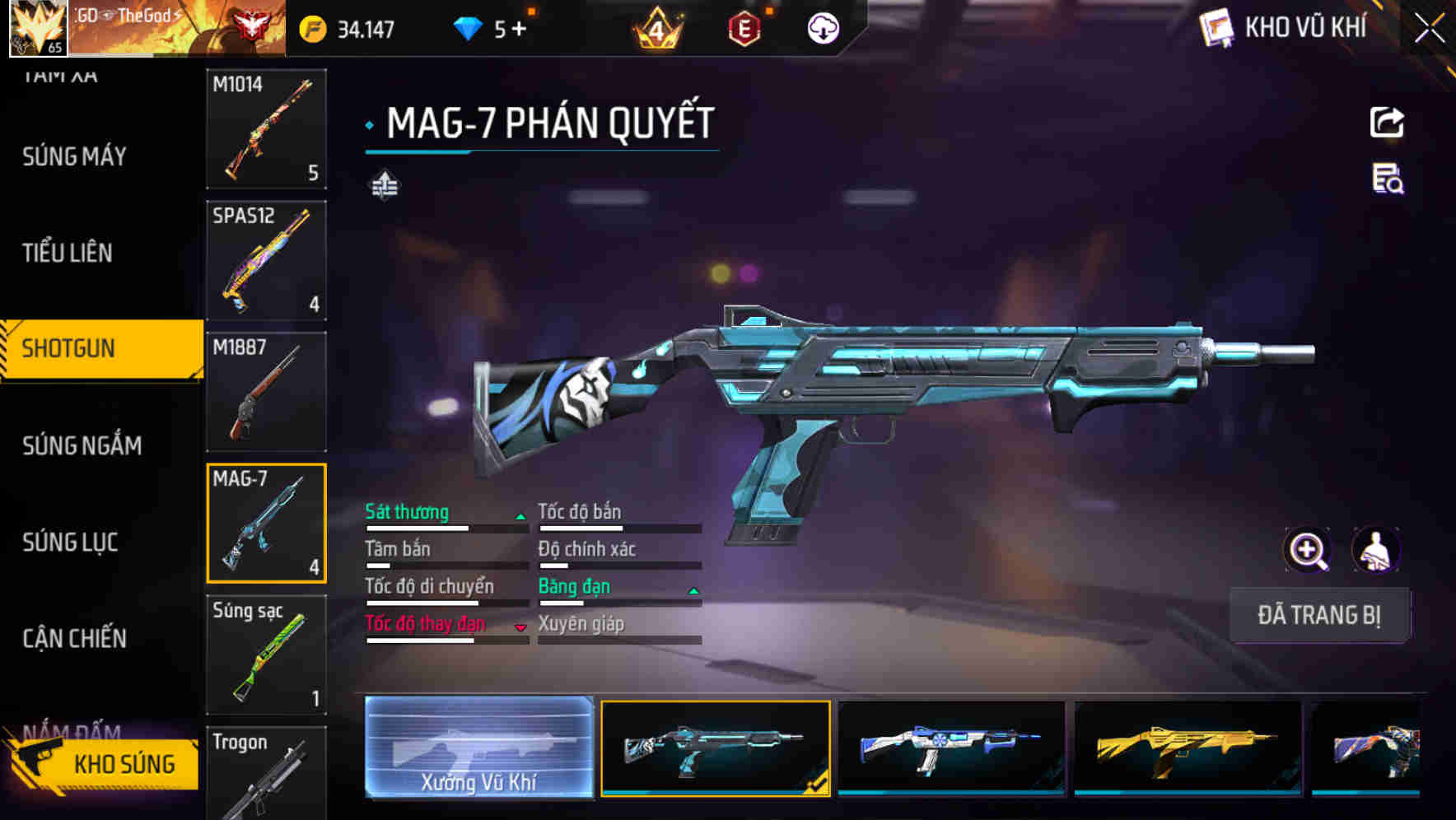Open the TIỂU LIÊN weapon category
The height and width of the screenshot is (820, 1456).
pos(68,253)
